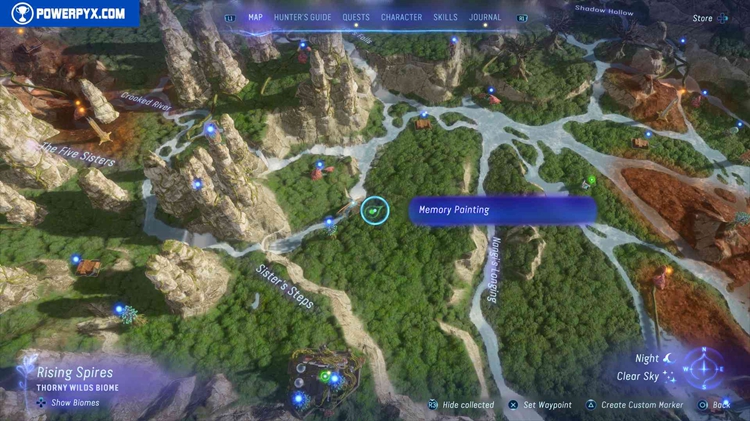
Task: Toggle Show Biomes
Action: [69, 403]
